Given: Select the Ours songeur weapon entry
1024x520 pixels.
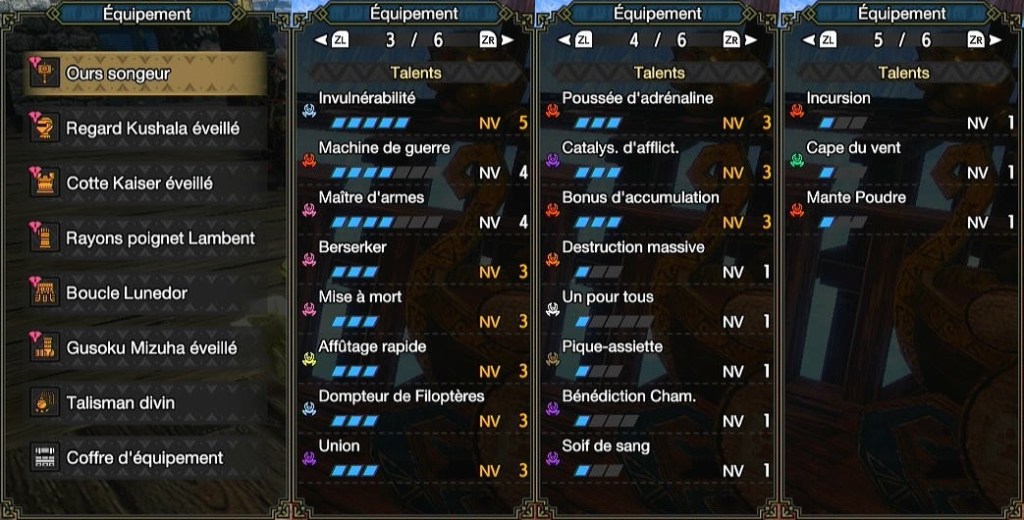Looking at the screenshot, I should (x=145, y=74).
